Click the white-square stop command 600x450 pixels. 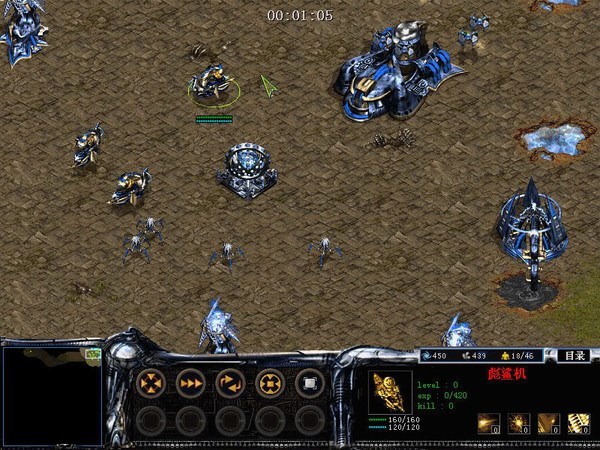(310, 382)
